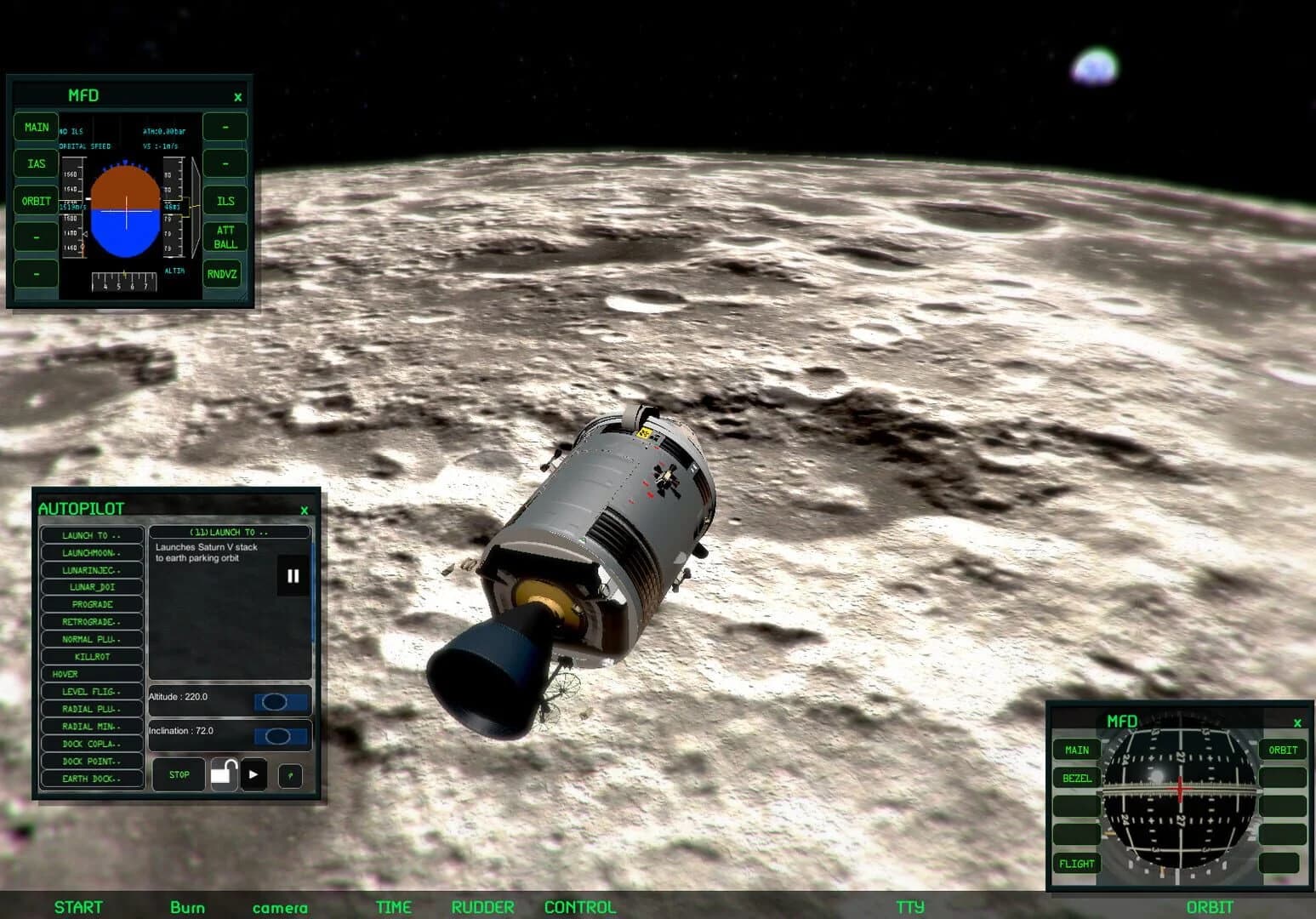1316x919 pixels.
Task: Expand the DOCK POINT program options
Action: click(91, 761)
